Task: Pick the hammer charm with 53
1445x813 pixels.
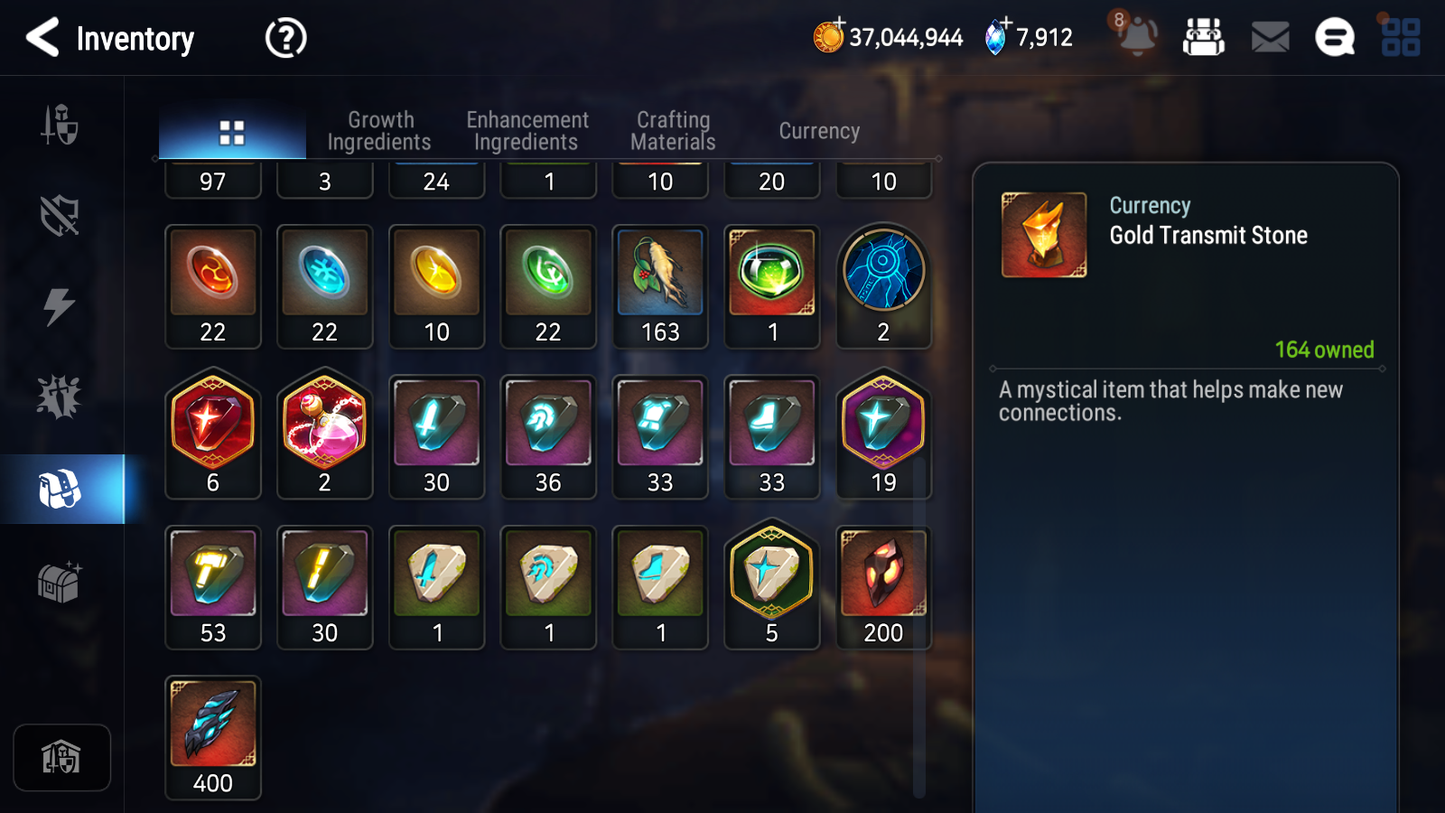Action: (x=213, y=587)
